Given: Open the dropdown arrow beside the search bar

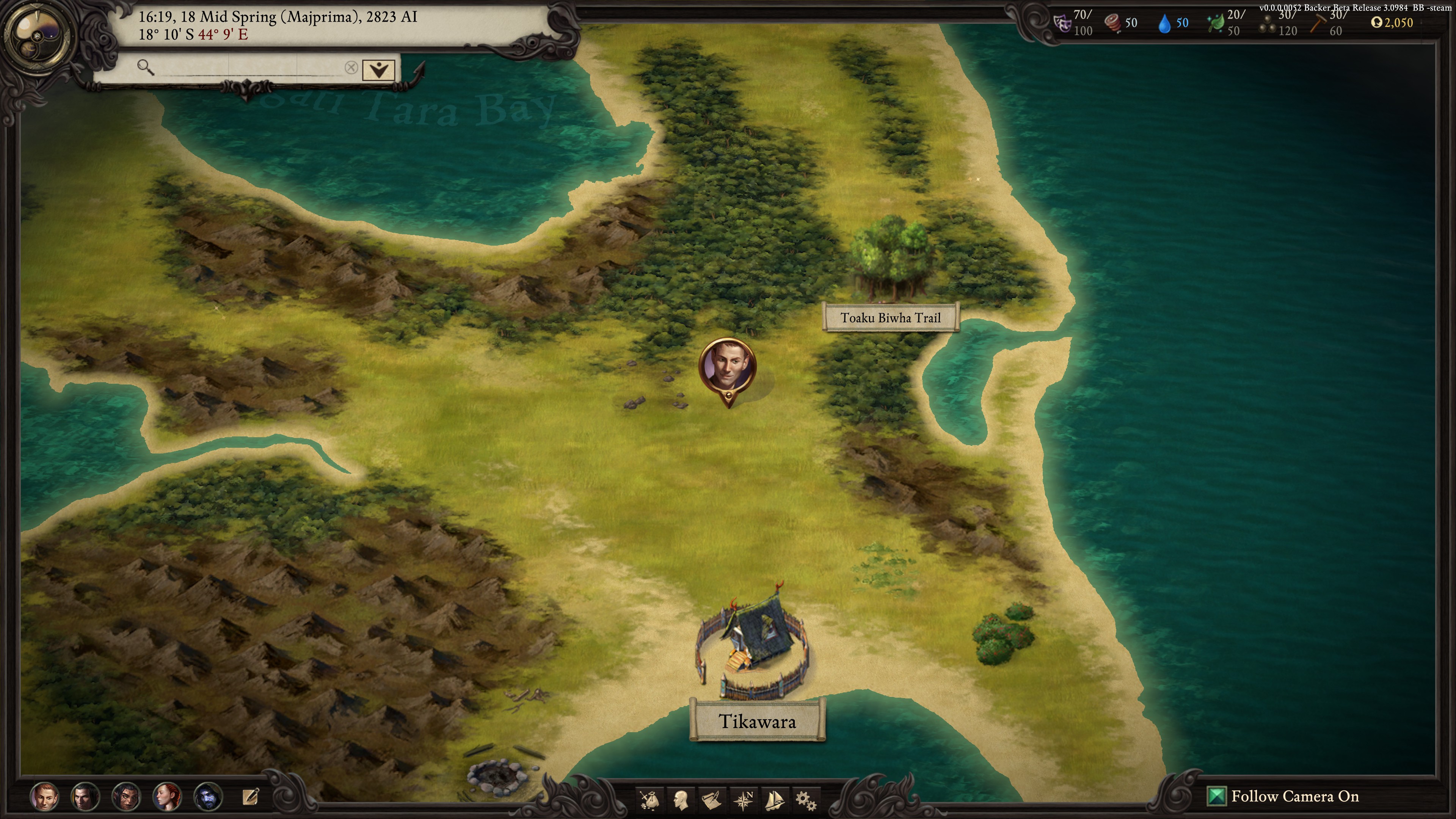Looking at the screenshot, I should click(378, 69).
